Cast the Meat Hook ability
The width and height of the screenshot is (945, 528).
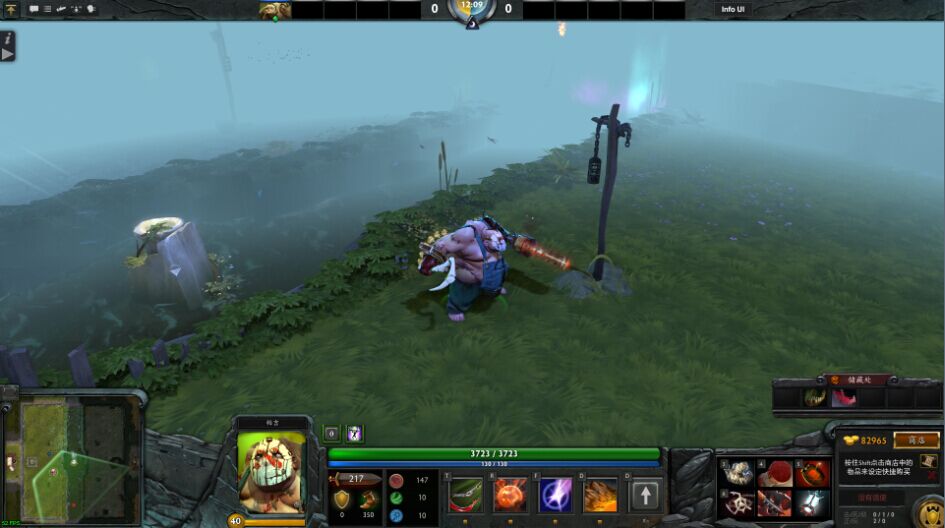click(x=466, y=495)
